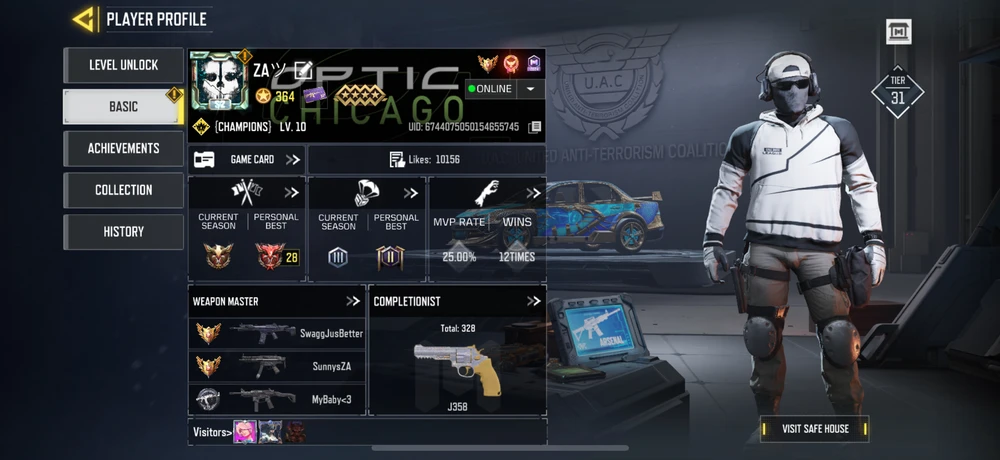View the Completionist J358 revolver panel
The height and width of the screenshot is (460, 1000).
[457, 360]
